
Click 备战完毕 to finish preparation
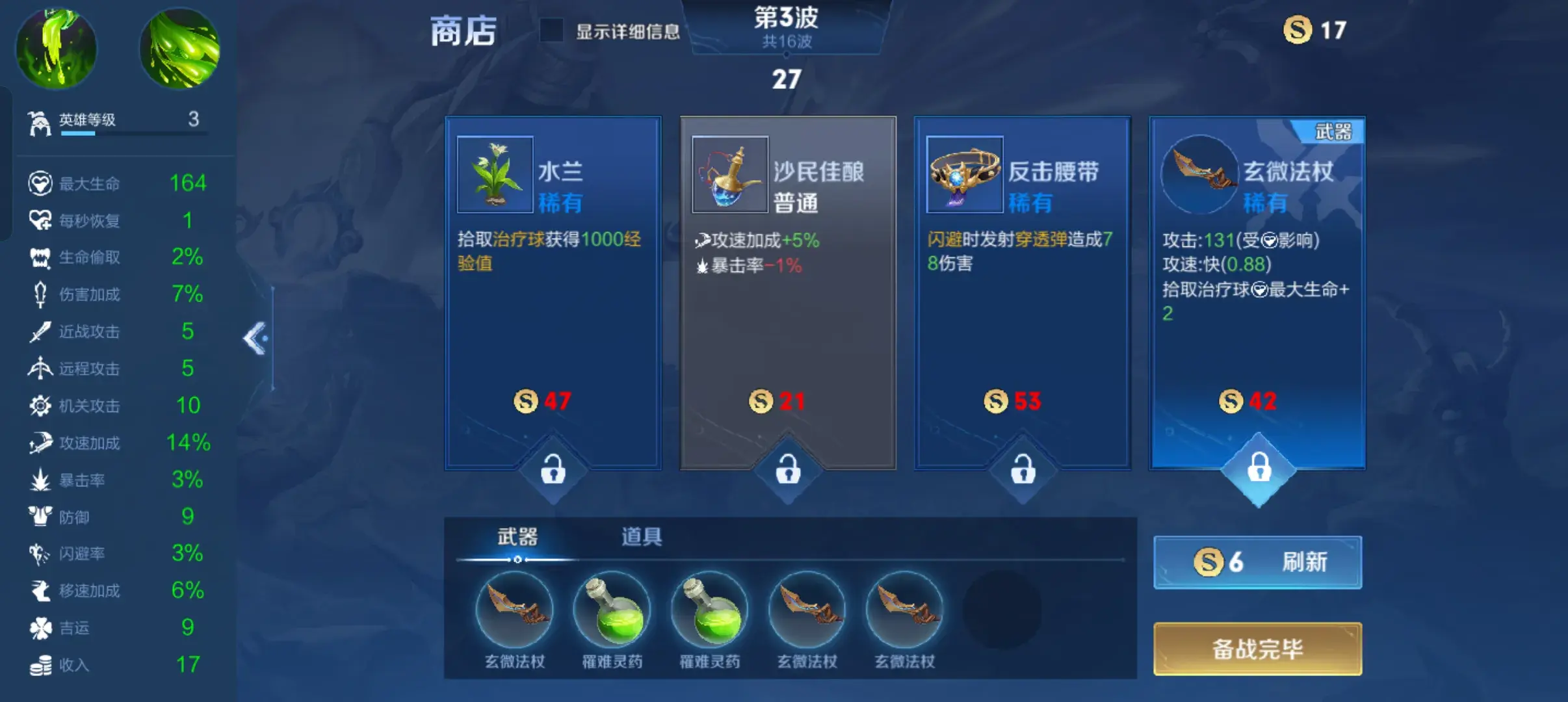point(1257,649)
